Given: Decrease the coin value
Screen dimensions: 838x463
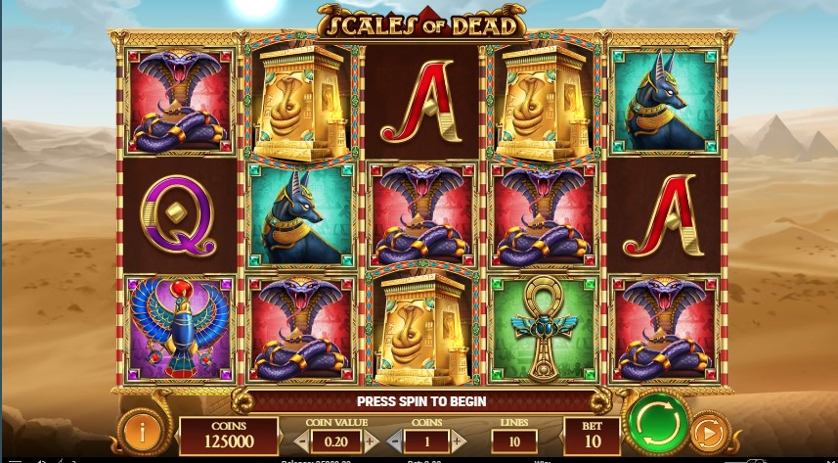Looking at the screenshot, I should 300,440.
